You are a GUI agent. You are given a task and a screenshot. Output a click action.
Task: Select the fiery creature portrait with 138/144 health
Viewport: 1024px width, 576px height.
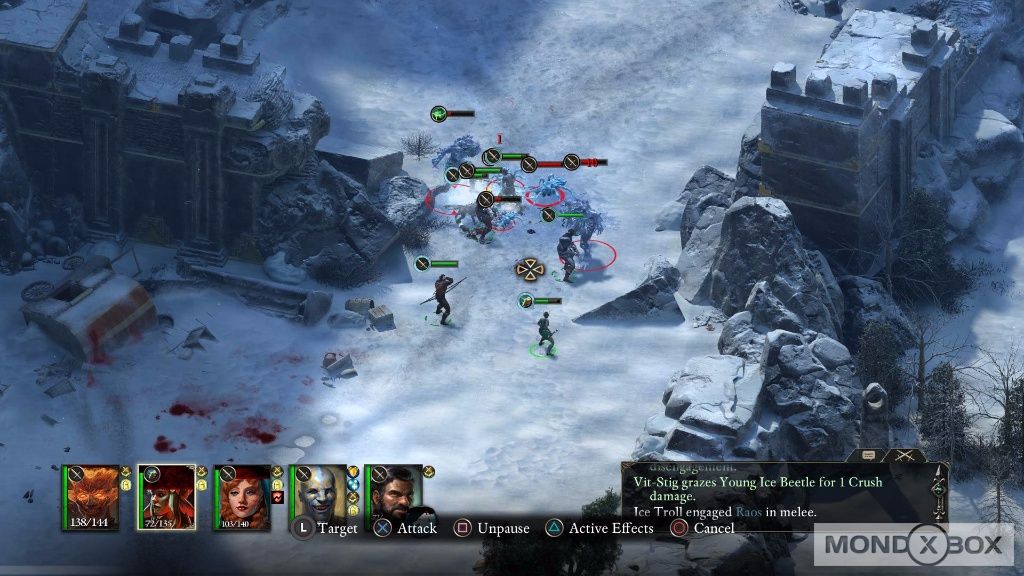(x=92, y=496)
